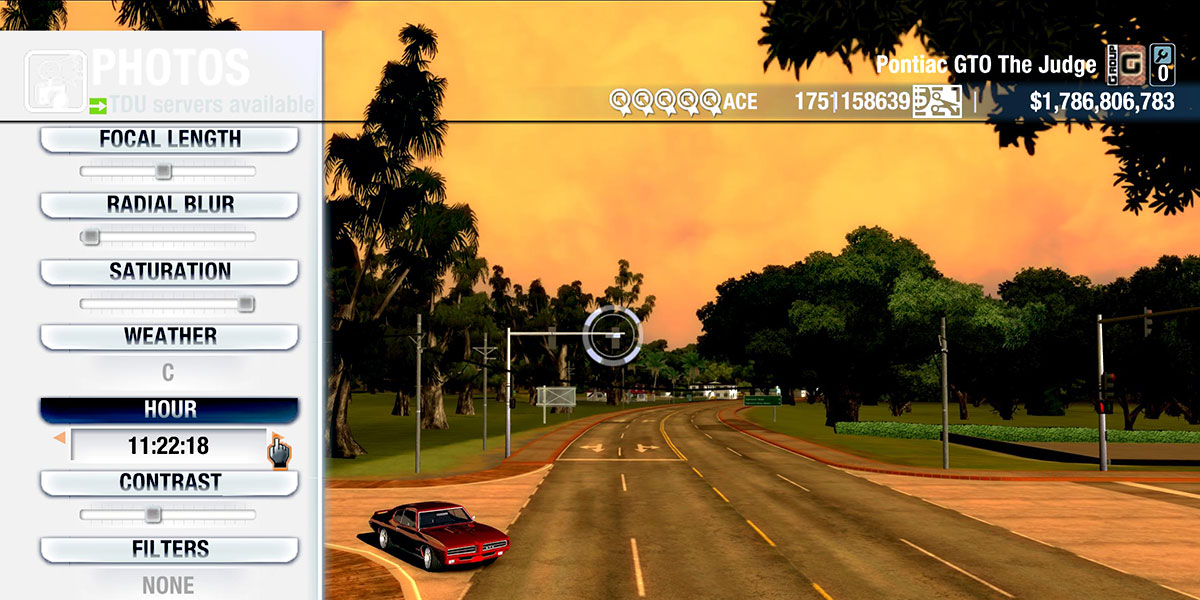Viewport: 1200px width, 600px height.
Task: Click the Radial Blur slider handle
Action: point(91,237)
